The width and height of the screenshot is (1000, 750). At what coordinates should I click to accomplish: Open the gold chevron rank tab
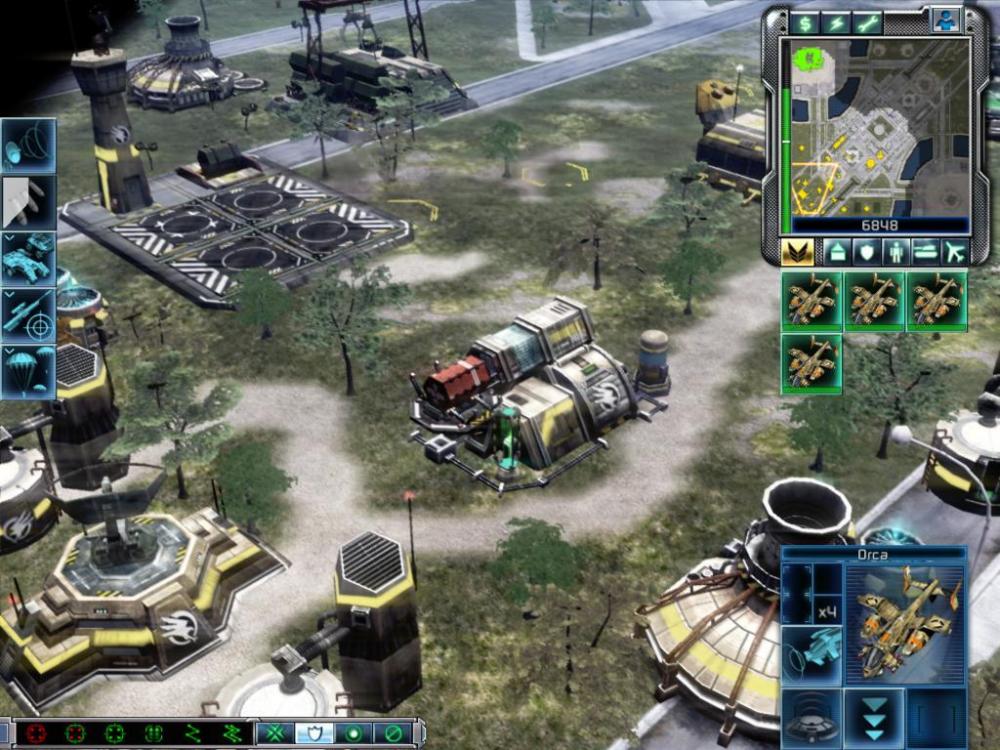click(x=797, y=252)
